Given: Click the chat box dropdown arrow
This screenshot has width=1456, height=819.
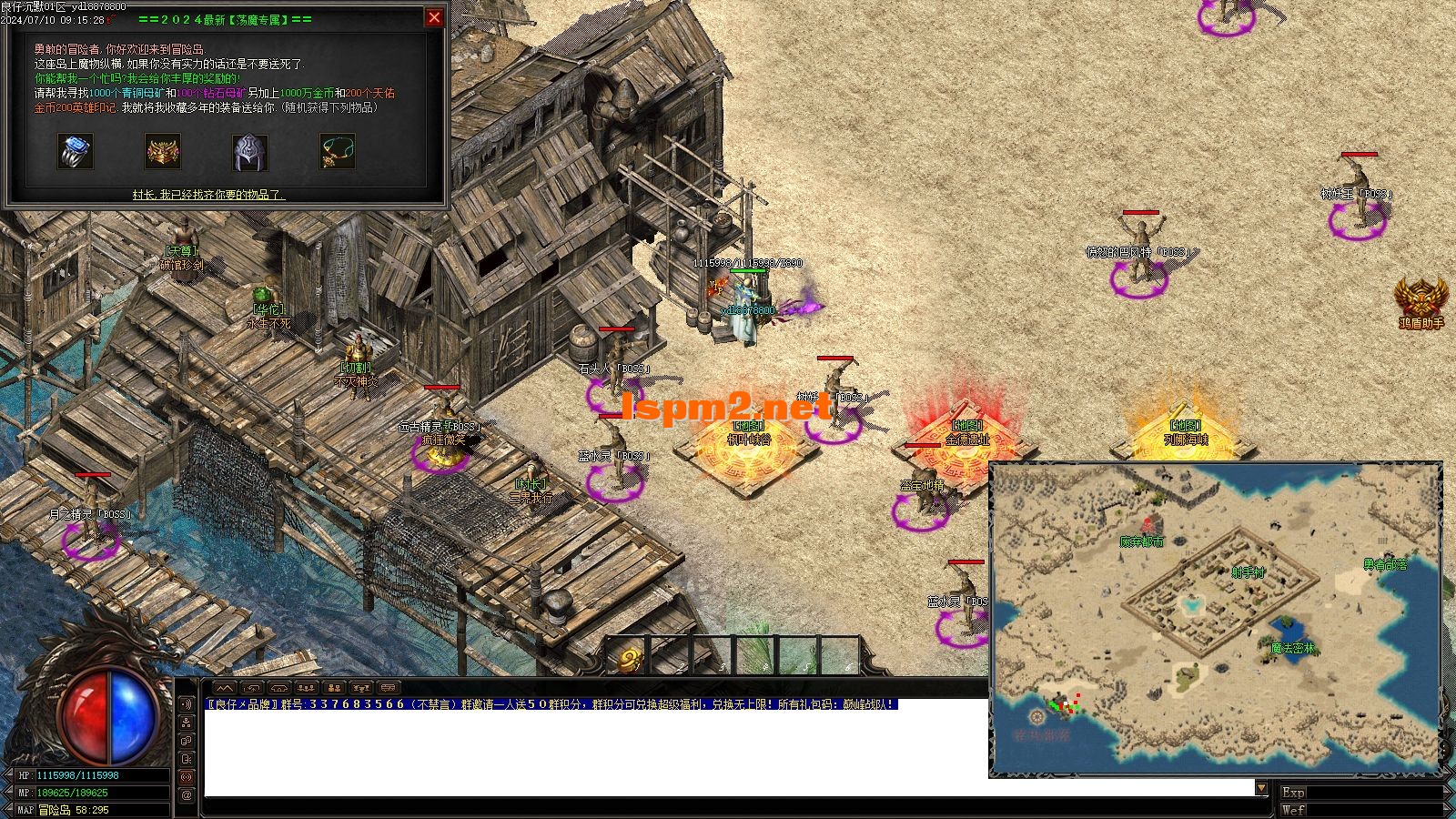Looking at the screenshot, I should (1260, 788).
